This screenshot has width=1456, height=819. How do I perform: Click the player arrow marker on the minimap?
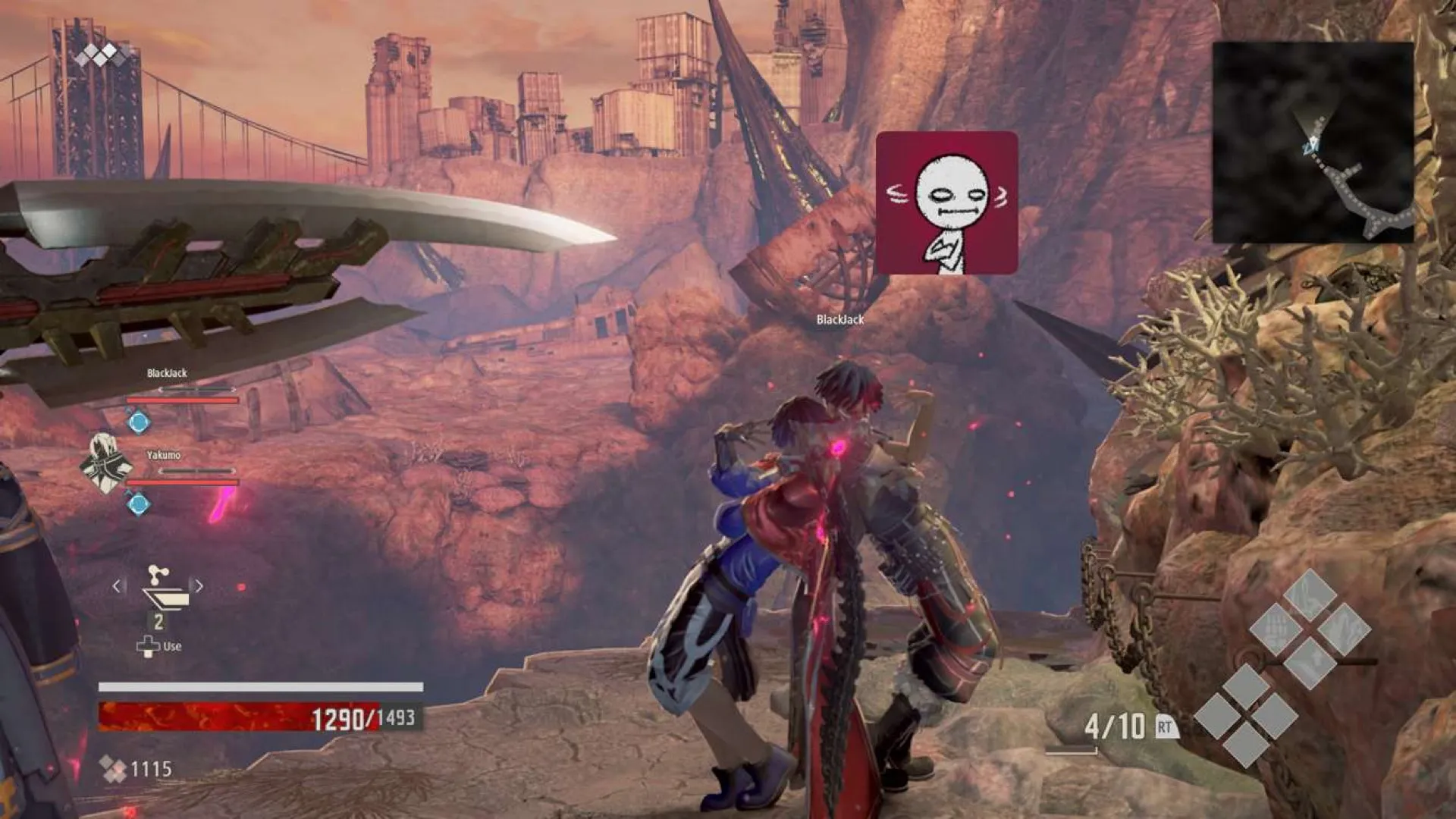1311,144
